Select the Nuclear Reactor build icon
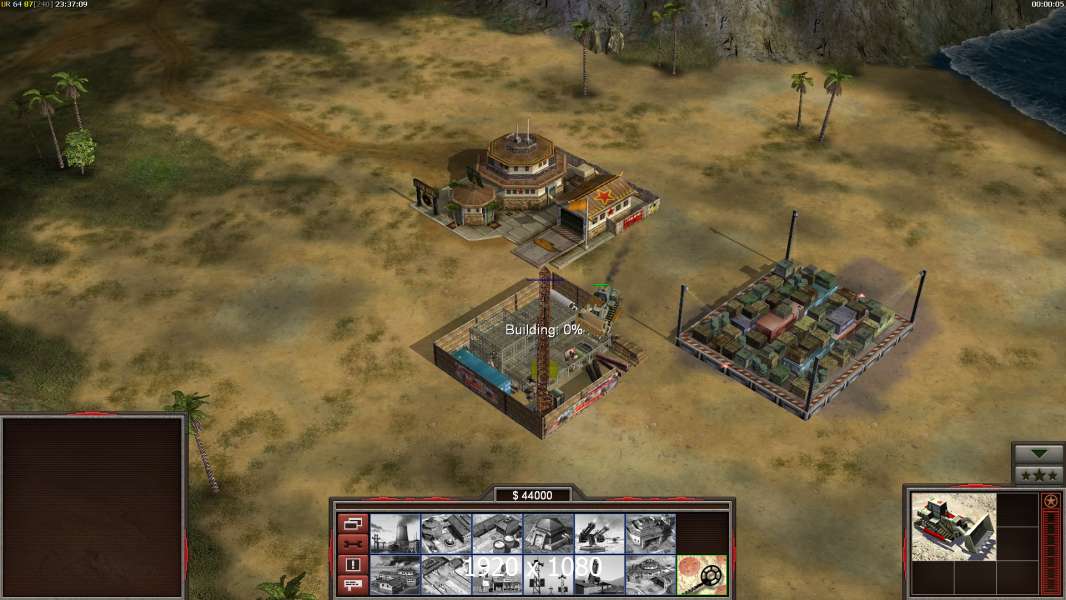Viewport: 1066px width, 600px height. tap(395, 533)
